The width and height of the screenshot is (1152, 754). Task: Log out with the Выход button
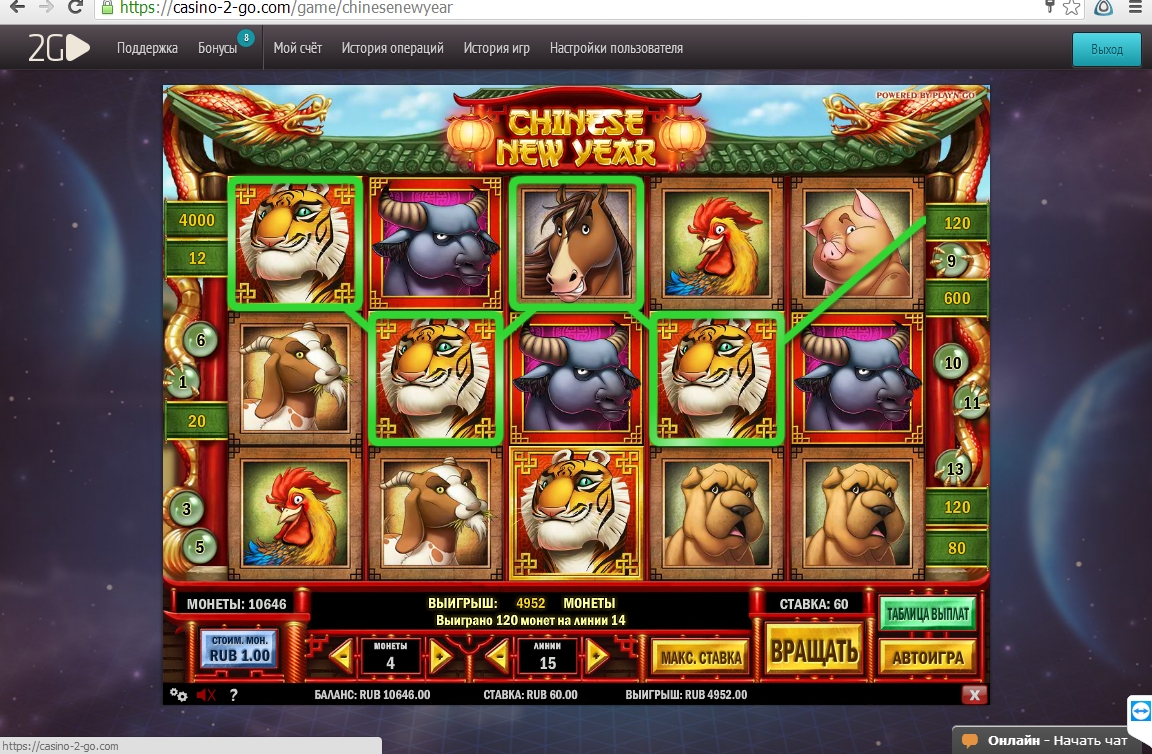[1106, 49]
